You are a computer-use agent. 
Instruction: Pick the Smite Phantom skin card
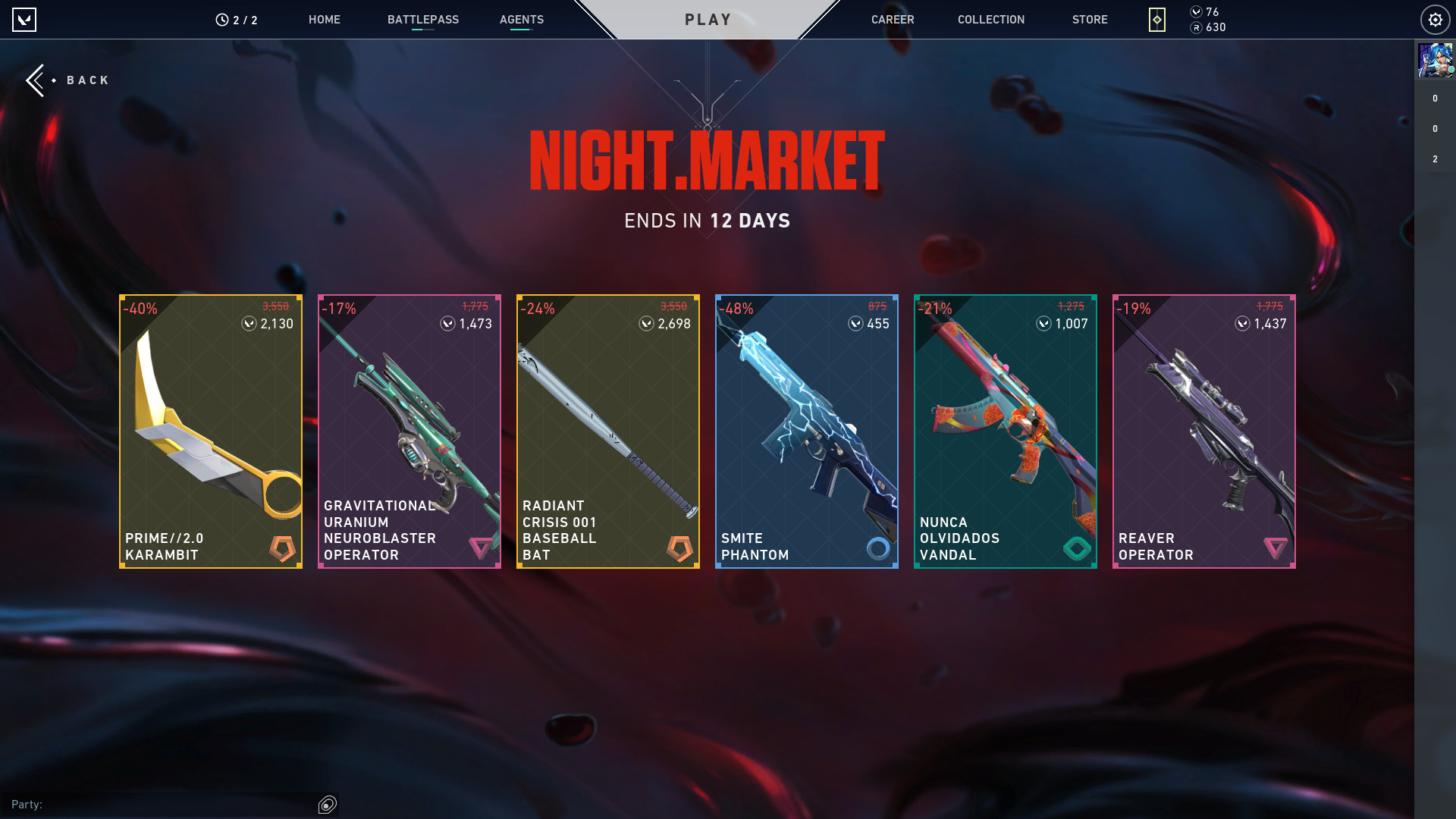tap(807, 431)
